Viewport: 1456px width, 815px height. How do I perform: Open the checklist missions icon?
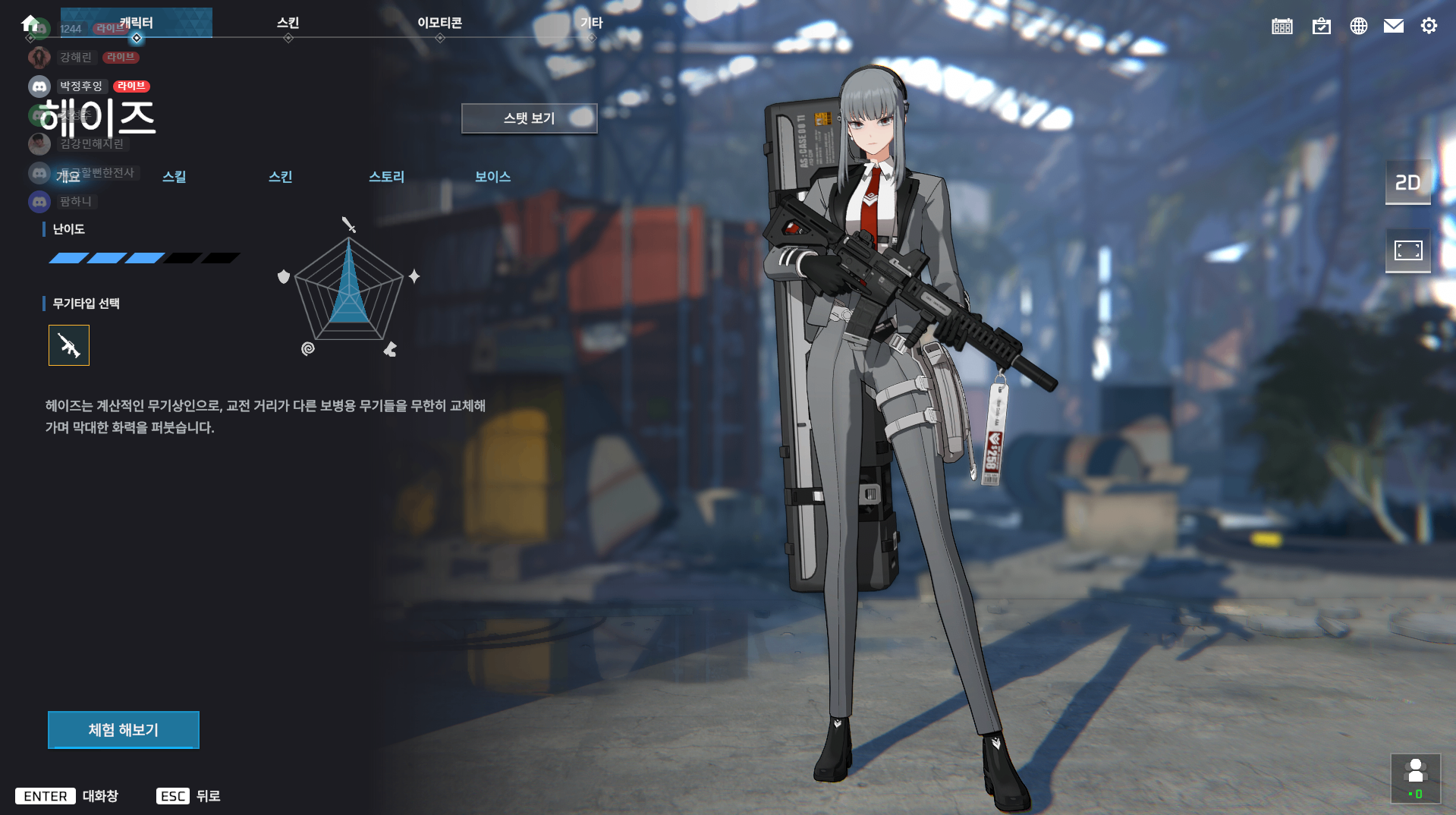tap(1321, 27)
